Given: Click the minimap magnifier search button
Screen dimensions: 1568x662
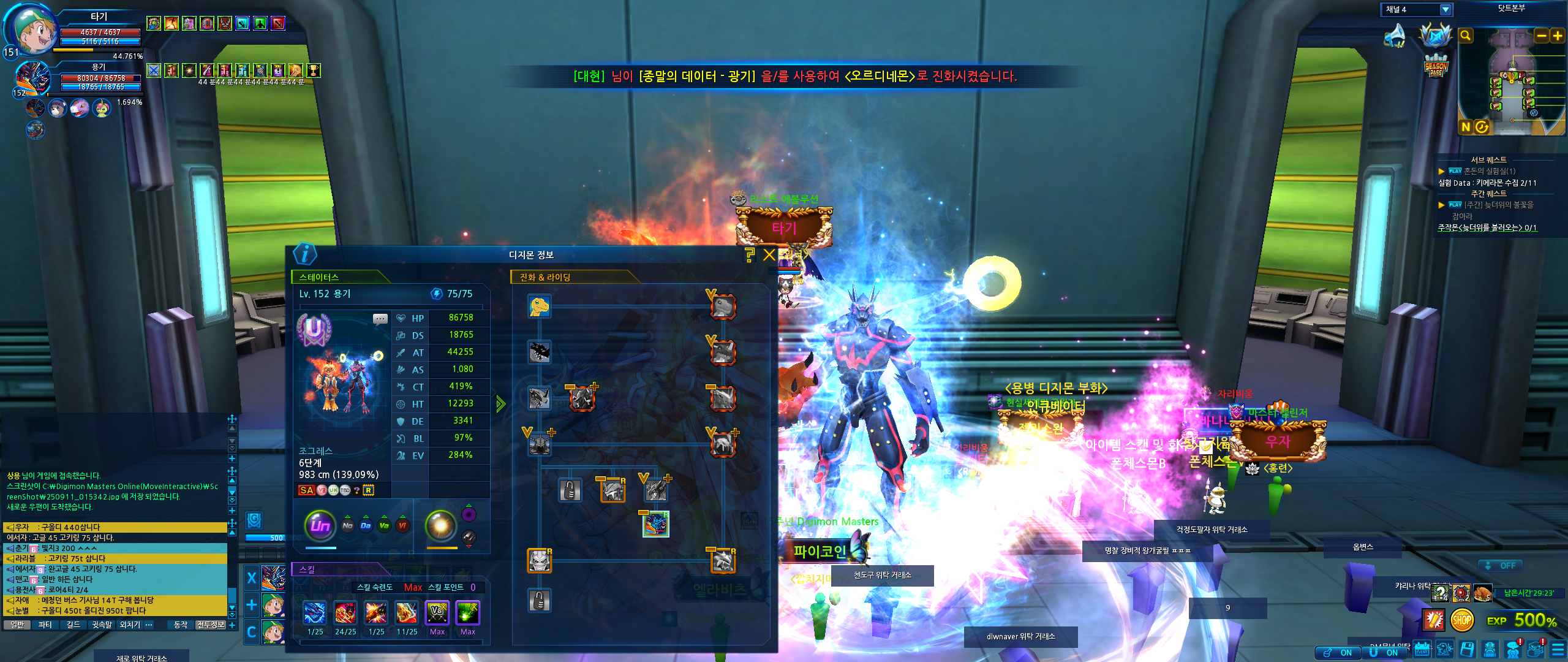Looking at the screenshot, I should 1465,36.
